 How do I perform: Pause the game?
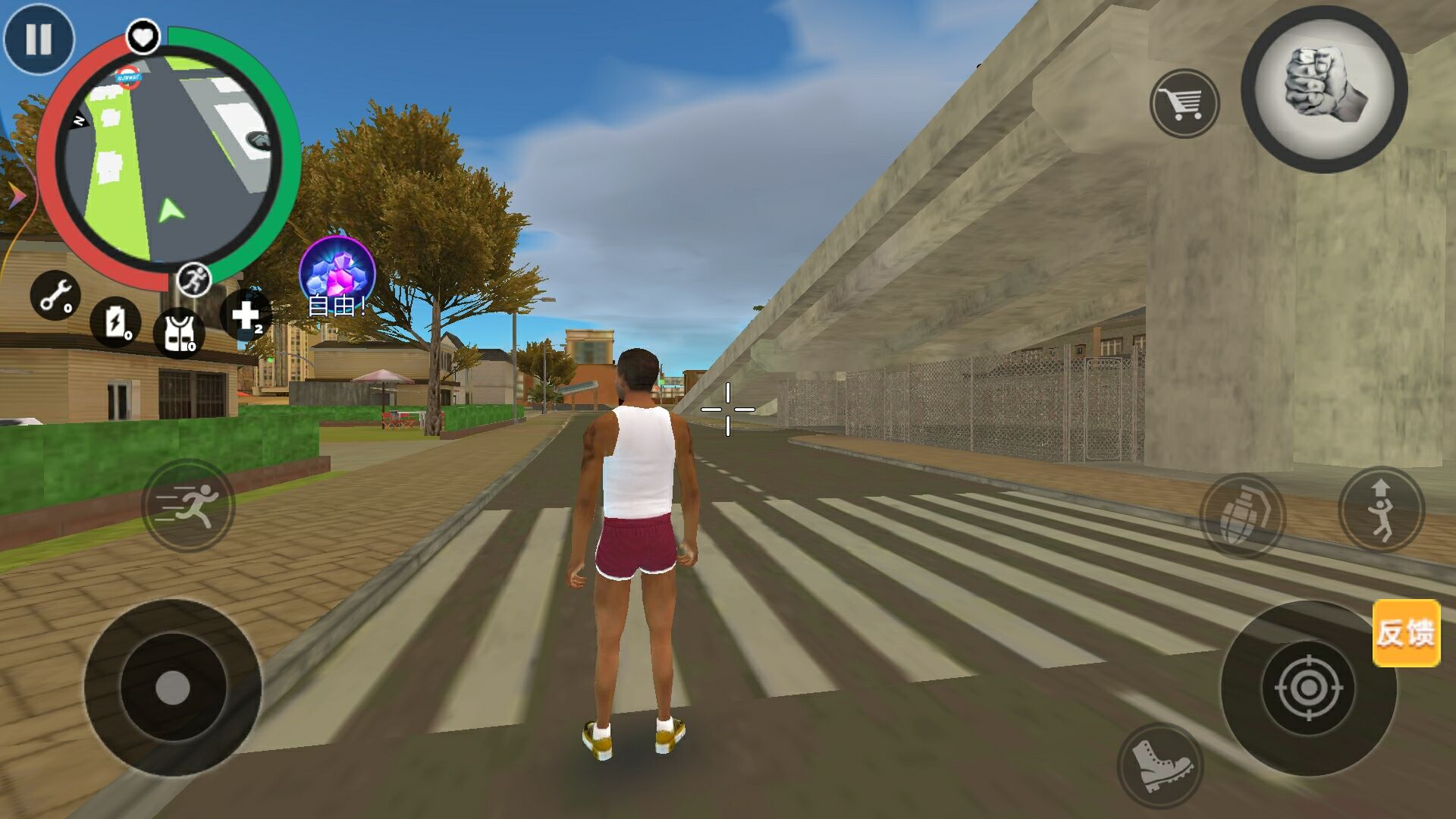tap(39, 39)
